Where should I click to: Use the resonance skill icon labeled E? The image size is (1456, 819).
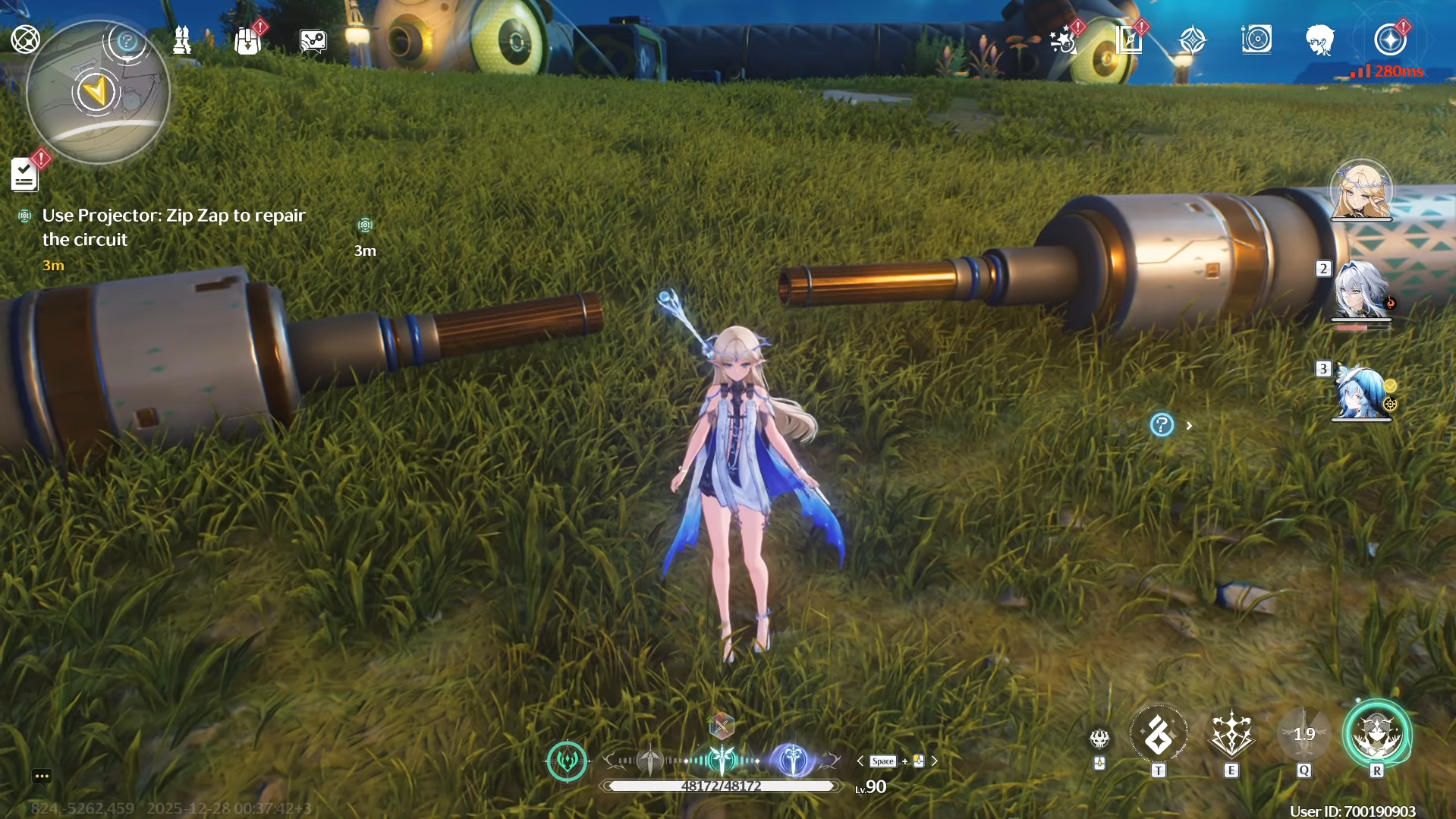point(1231,736)
